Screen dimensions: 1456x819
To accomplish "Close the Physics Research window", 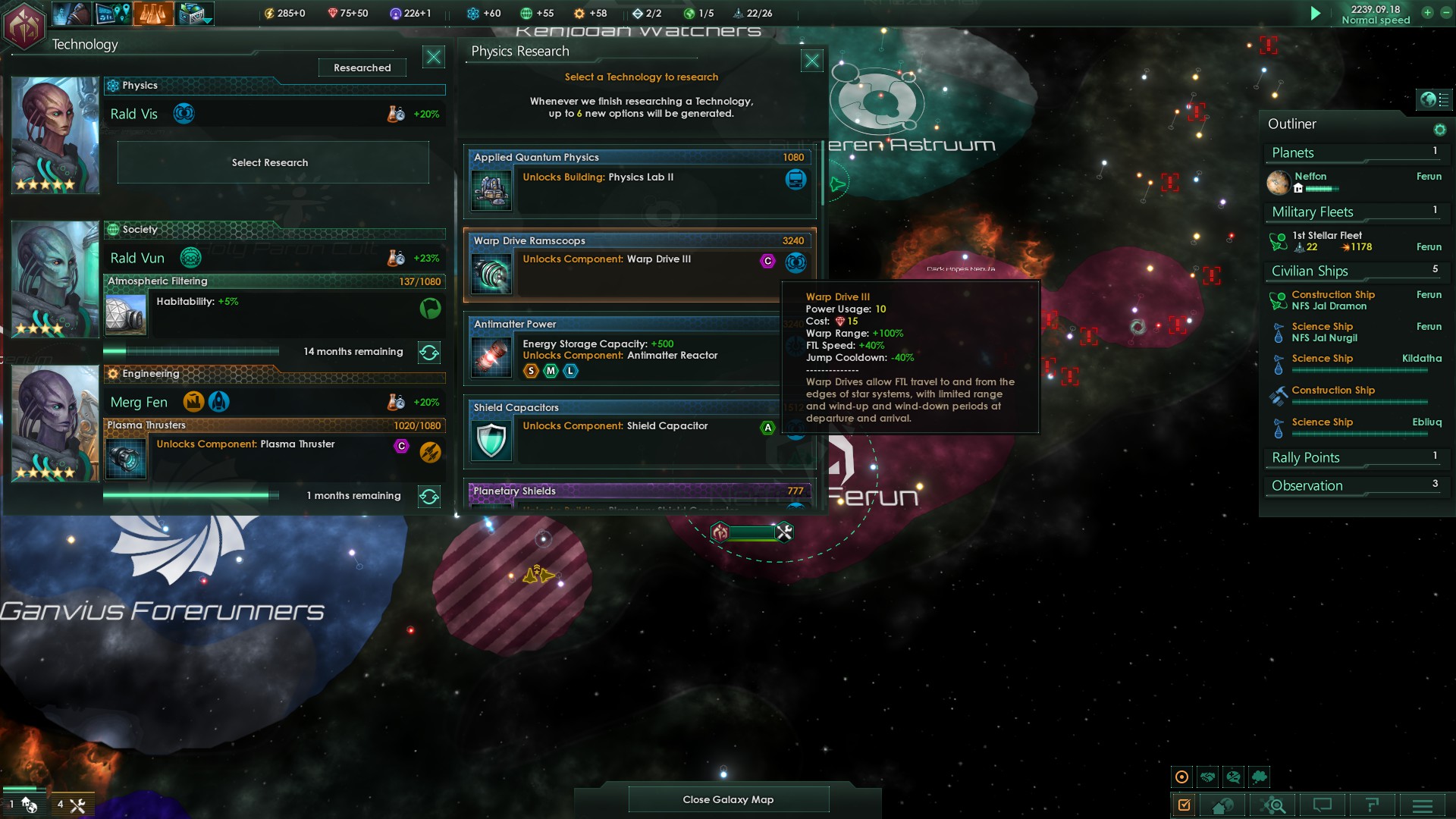I will (811, 61).
